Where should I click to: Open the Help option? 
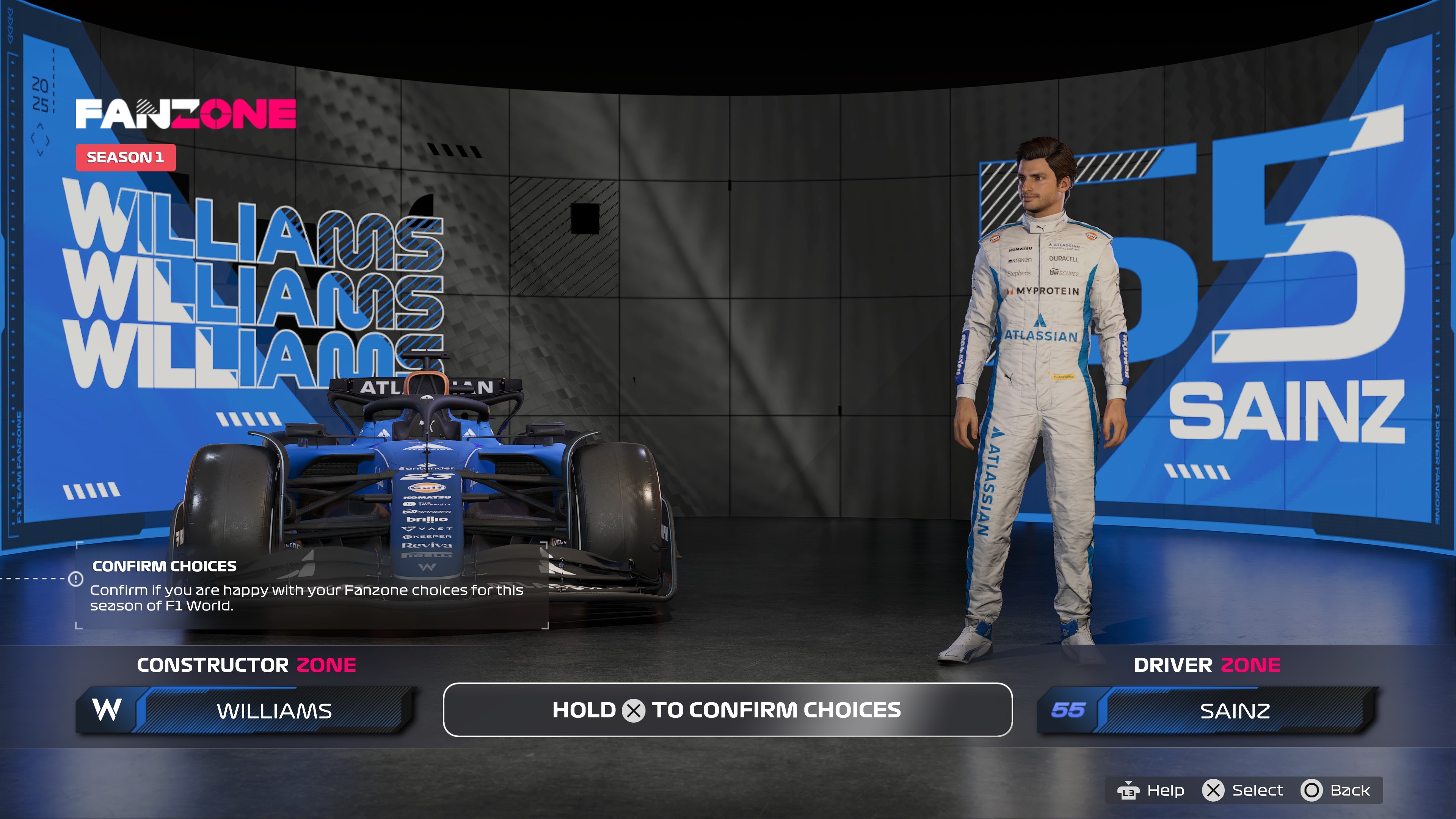1151,790
